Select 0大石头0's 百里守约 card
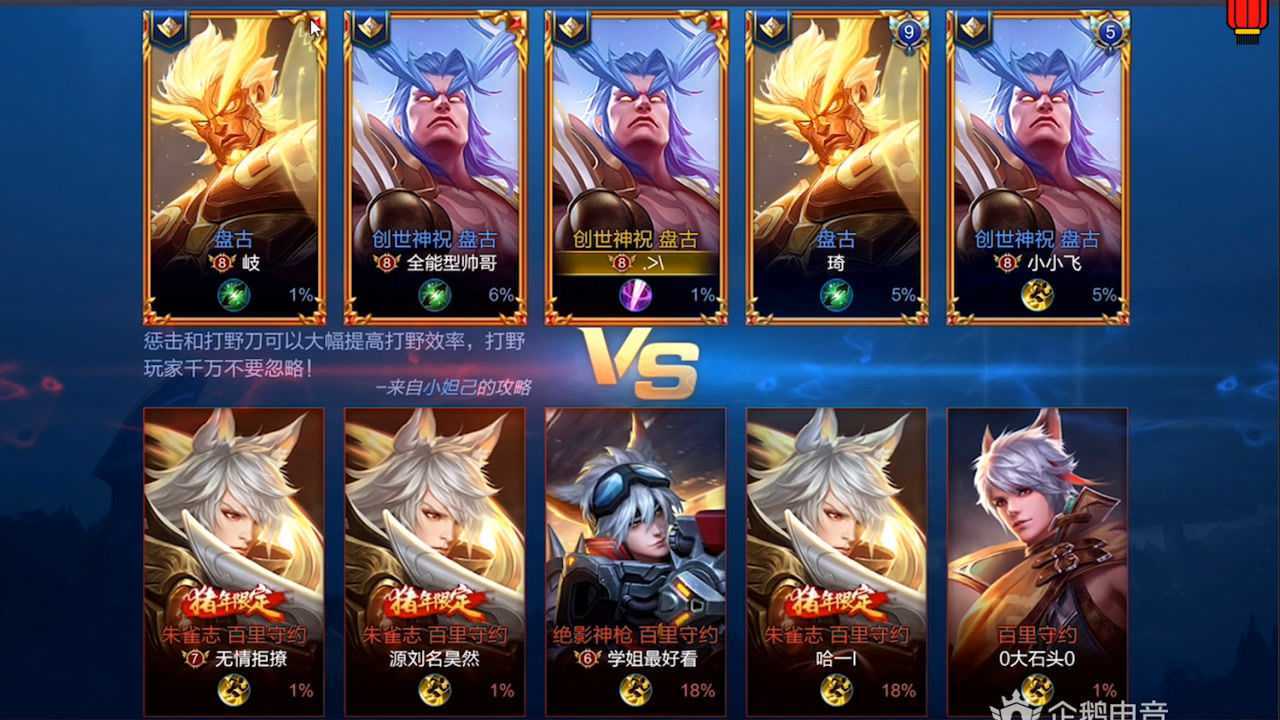 tap(1037, 560)
